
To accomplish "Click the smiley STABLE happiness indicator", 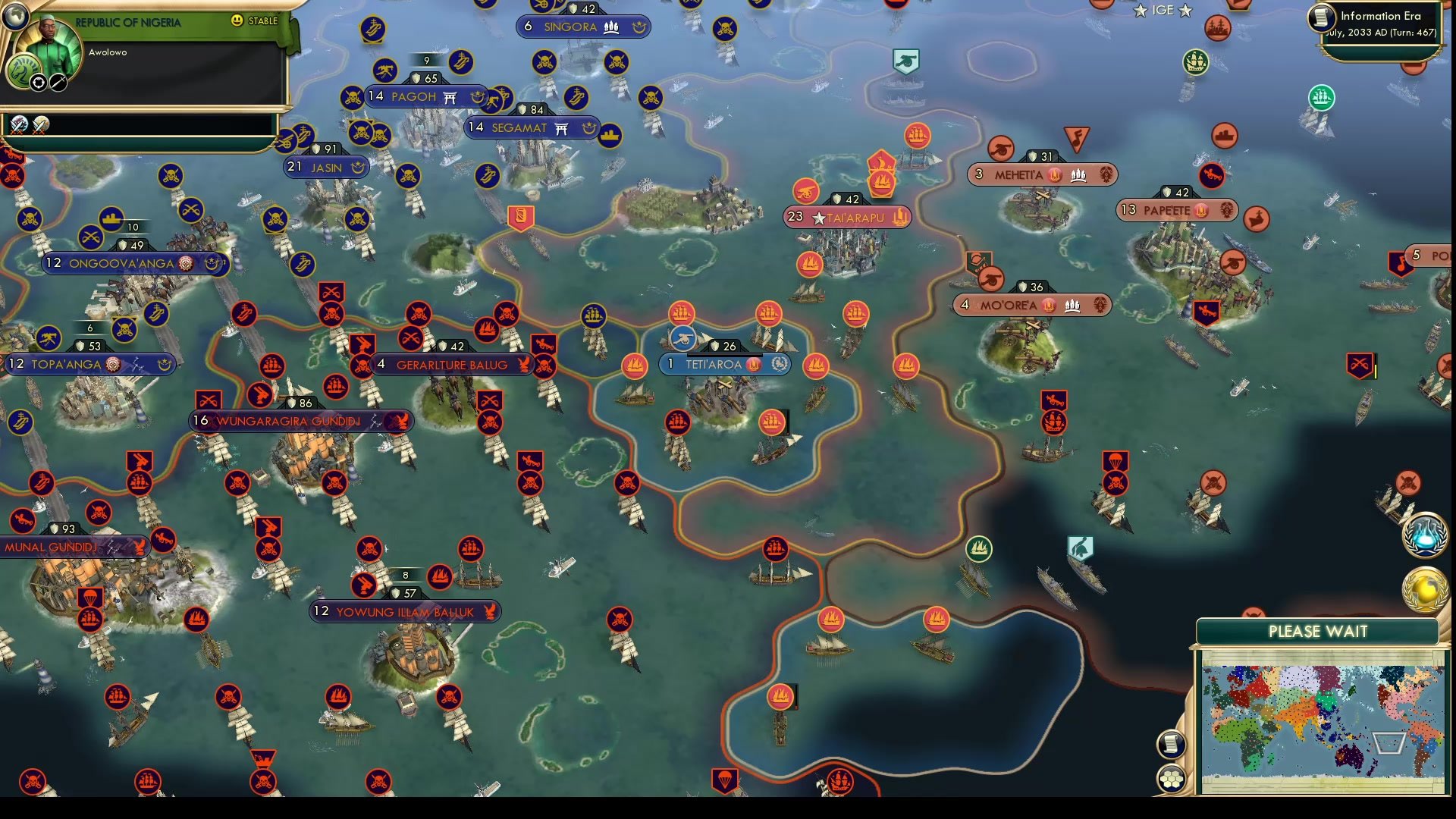I will tap(239, 21).
